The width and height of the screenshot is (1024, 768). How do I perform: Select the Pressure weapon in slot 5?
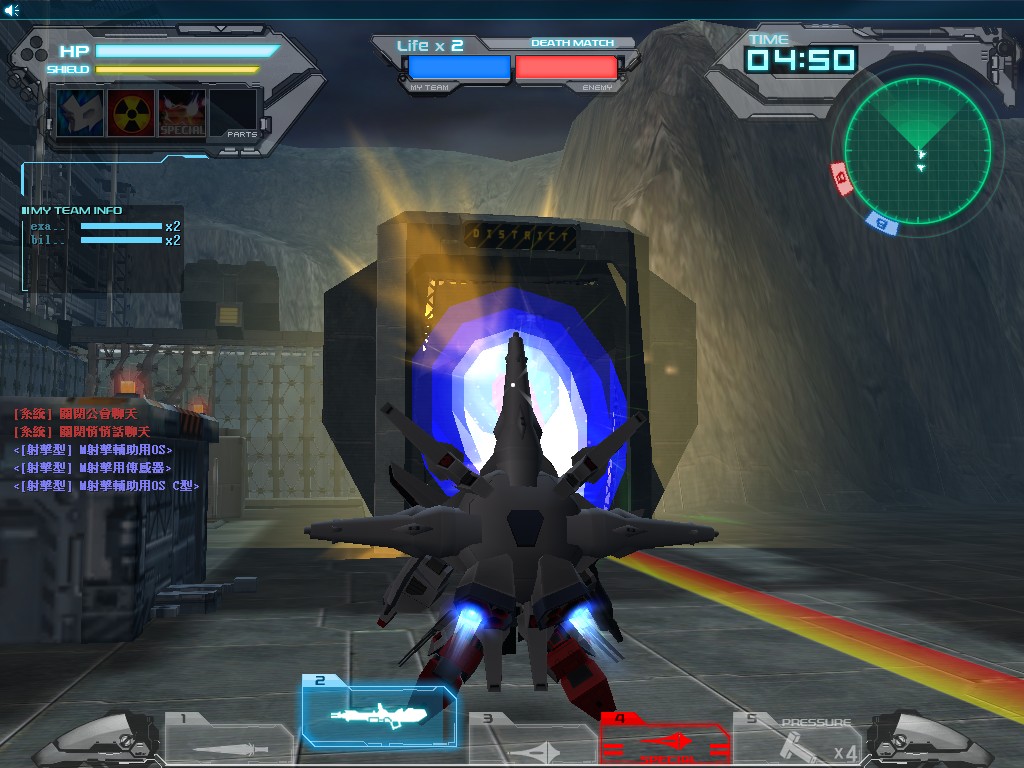tap(797, 741)
